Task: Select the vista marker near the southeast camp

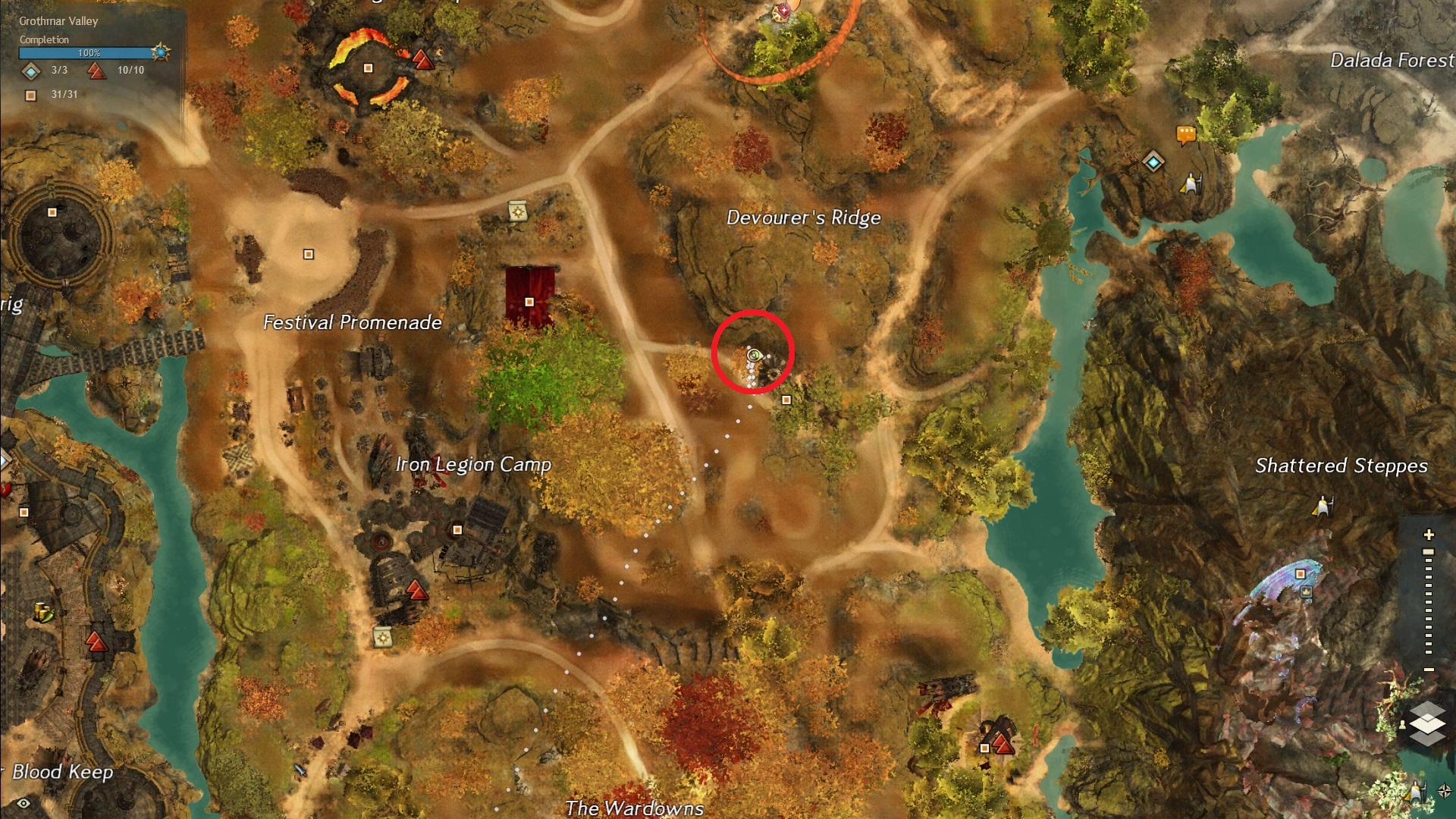Action: point(1003,745)
